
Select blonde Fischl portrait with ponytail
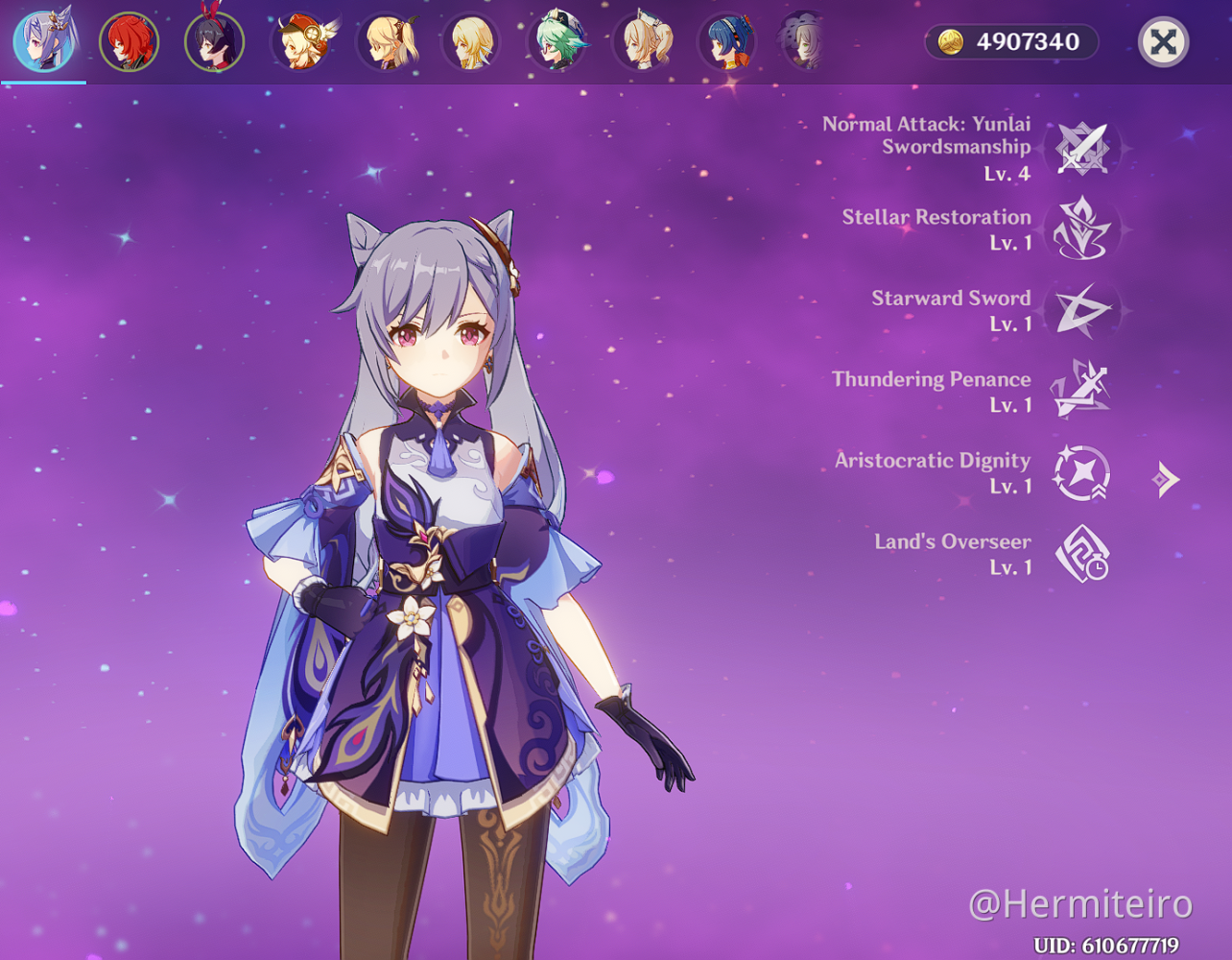click(x=388, y=42)
